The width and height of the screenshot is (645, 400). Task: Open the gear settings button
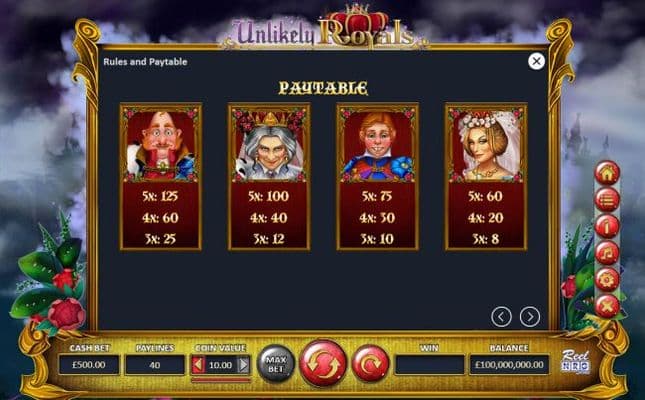point(607,280)
